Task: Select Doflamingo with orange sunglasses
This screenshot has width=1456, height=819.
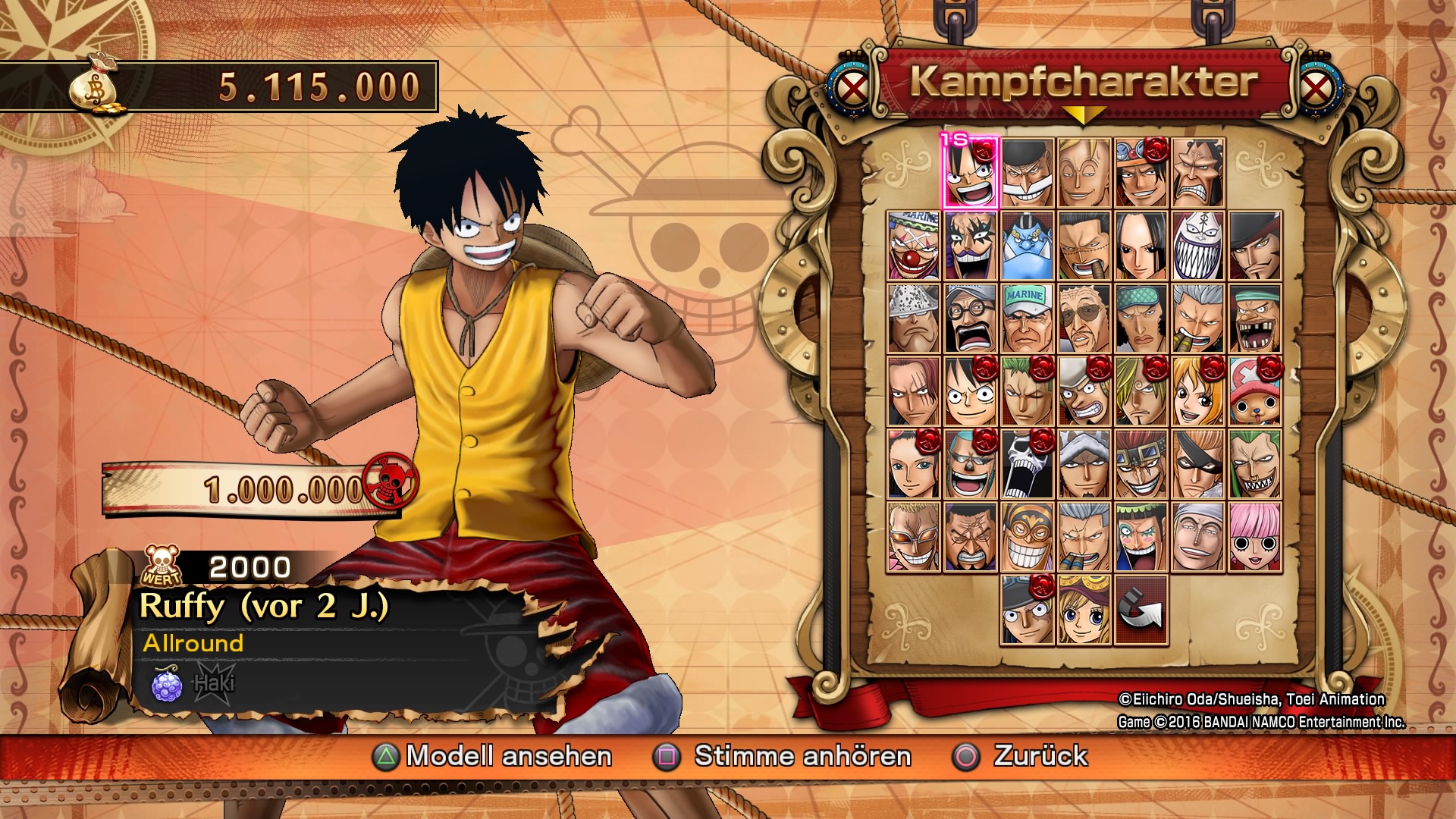Action: coord(914,537)
